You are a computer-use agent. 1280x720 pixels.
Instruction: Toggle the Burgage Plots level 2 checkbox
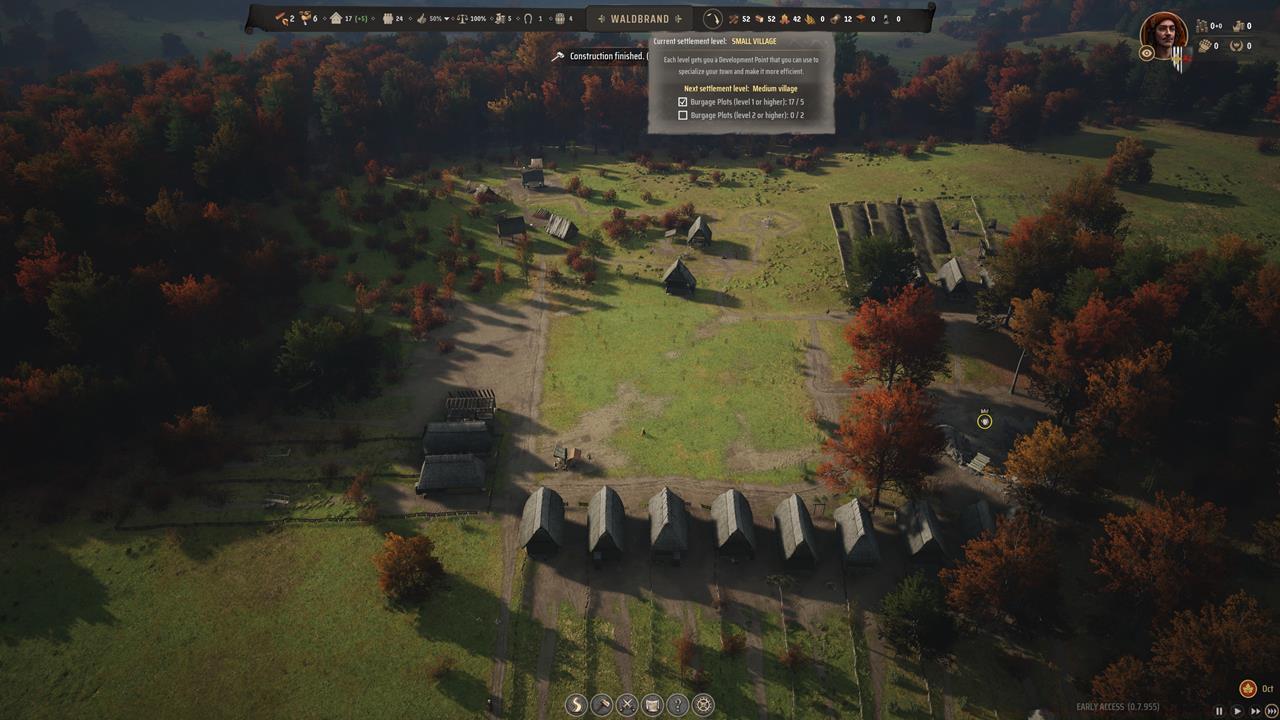click(683, 115)
